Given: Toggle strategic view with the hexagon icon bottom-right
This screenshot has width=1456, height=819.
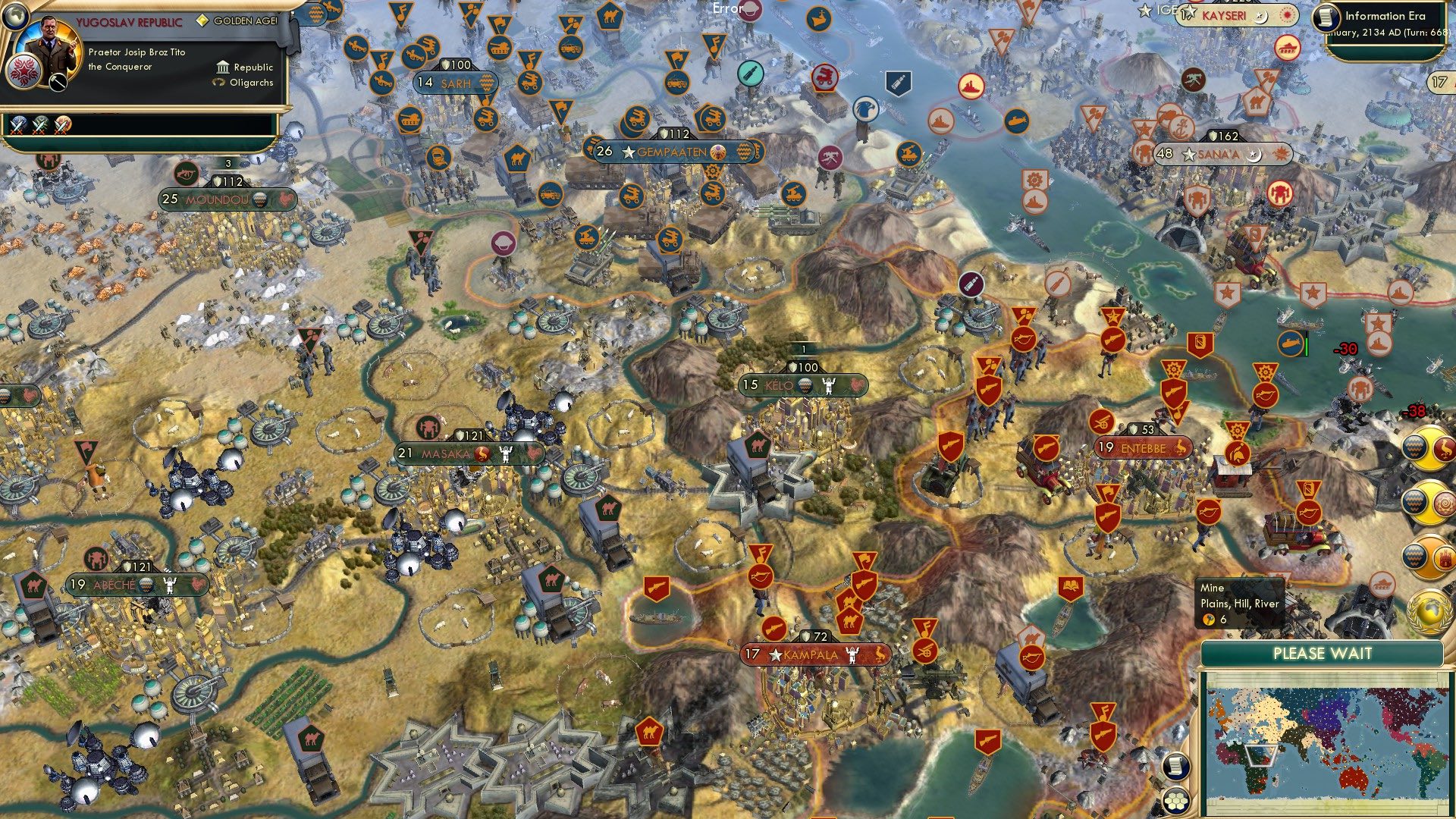Looking at the screenshot, I should point(1175,801).
